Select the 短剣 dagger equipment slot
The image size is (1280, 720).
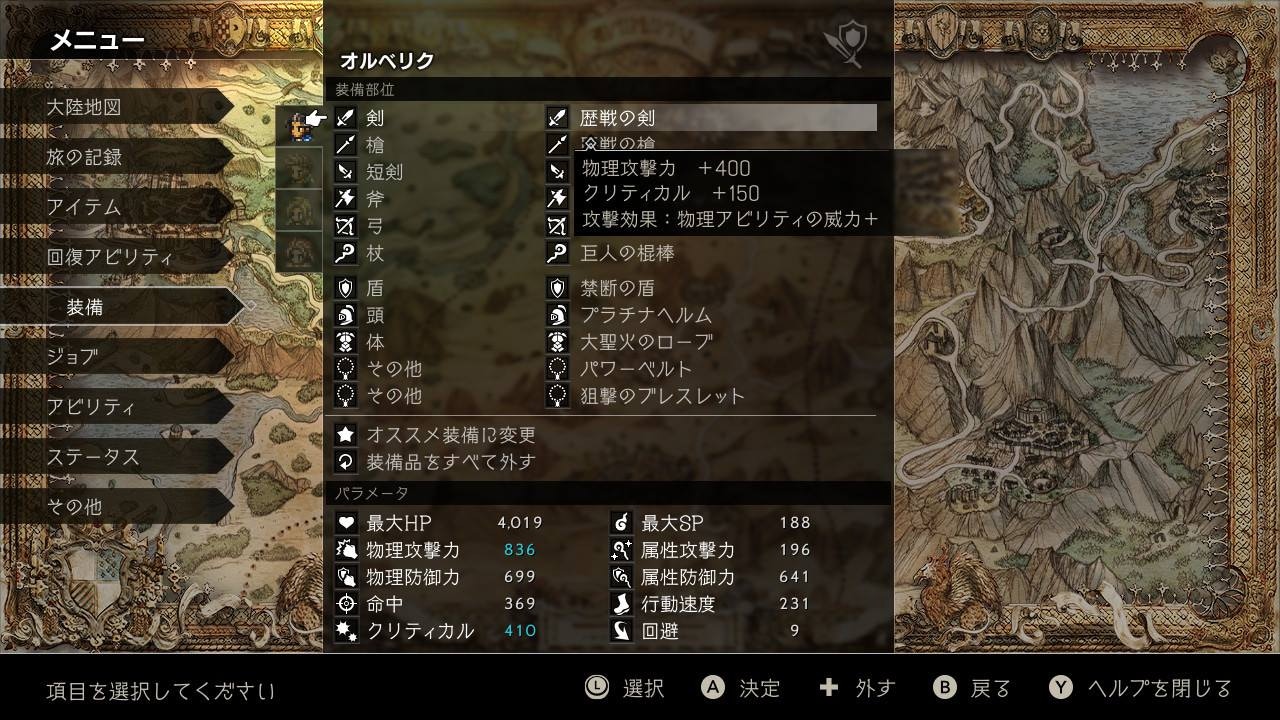pyautogui.click(x=384, y=172)
